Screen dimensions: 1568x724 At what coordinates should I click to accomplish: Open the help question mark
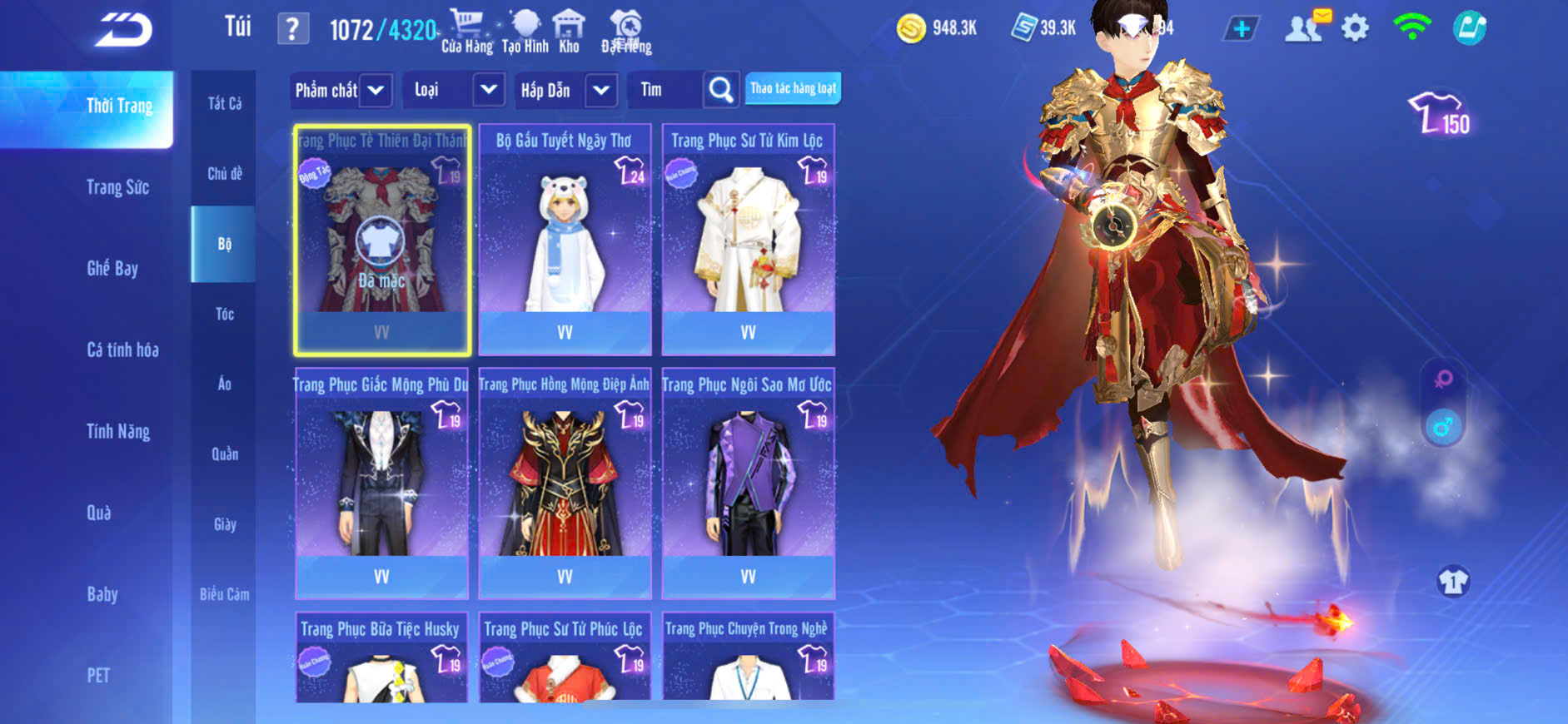[x=292, y=29]
